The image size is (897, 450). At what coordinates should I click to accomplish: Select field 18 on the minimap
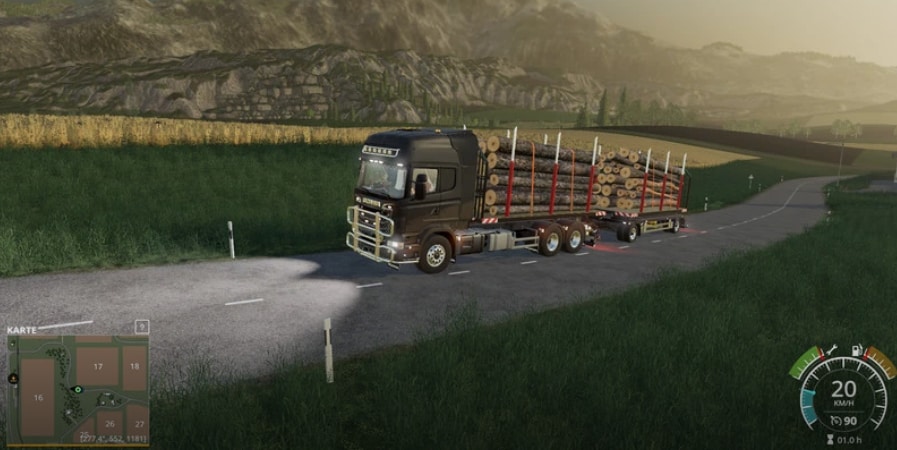135,368
